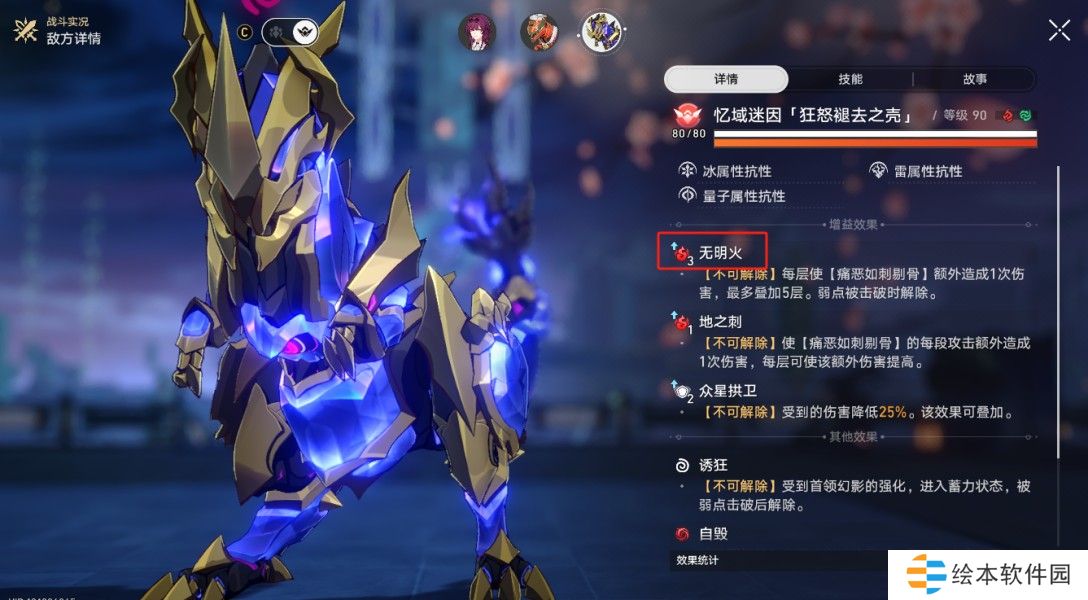Close the enemy details screen

(x=1059, y=30)
